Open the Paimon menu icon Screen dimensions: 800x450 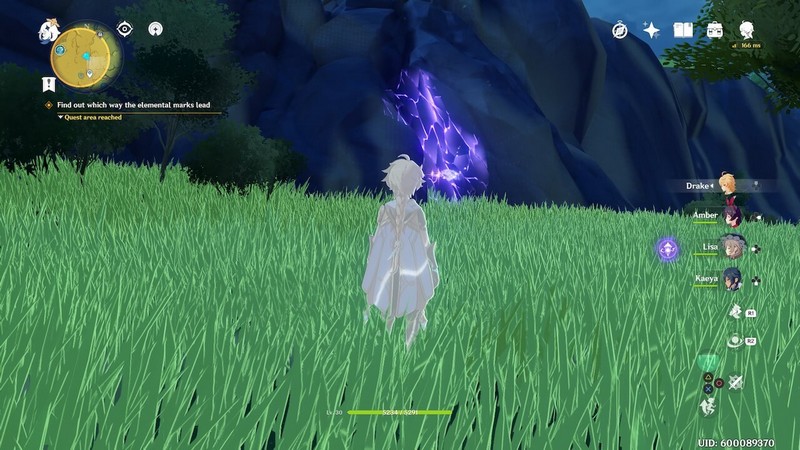47,31
